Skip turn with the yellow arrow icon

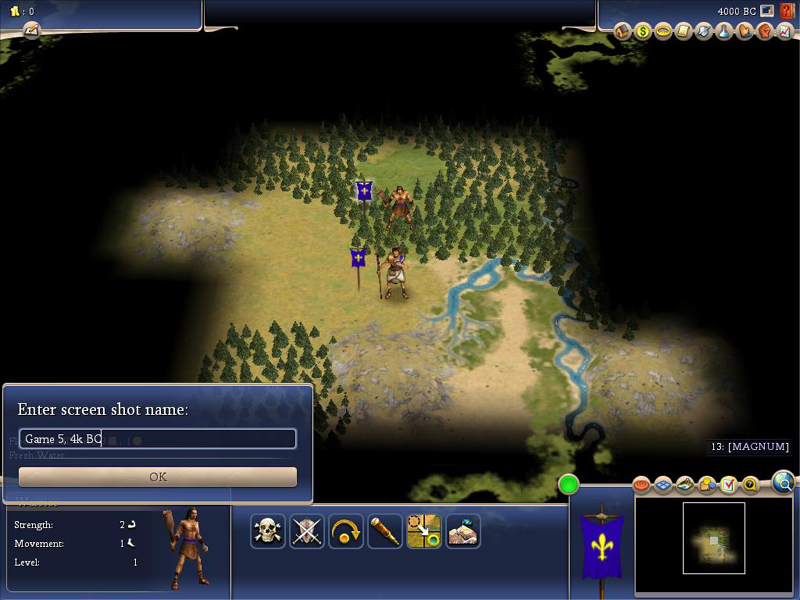pyautogui.click(x=346, y=531)
